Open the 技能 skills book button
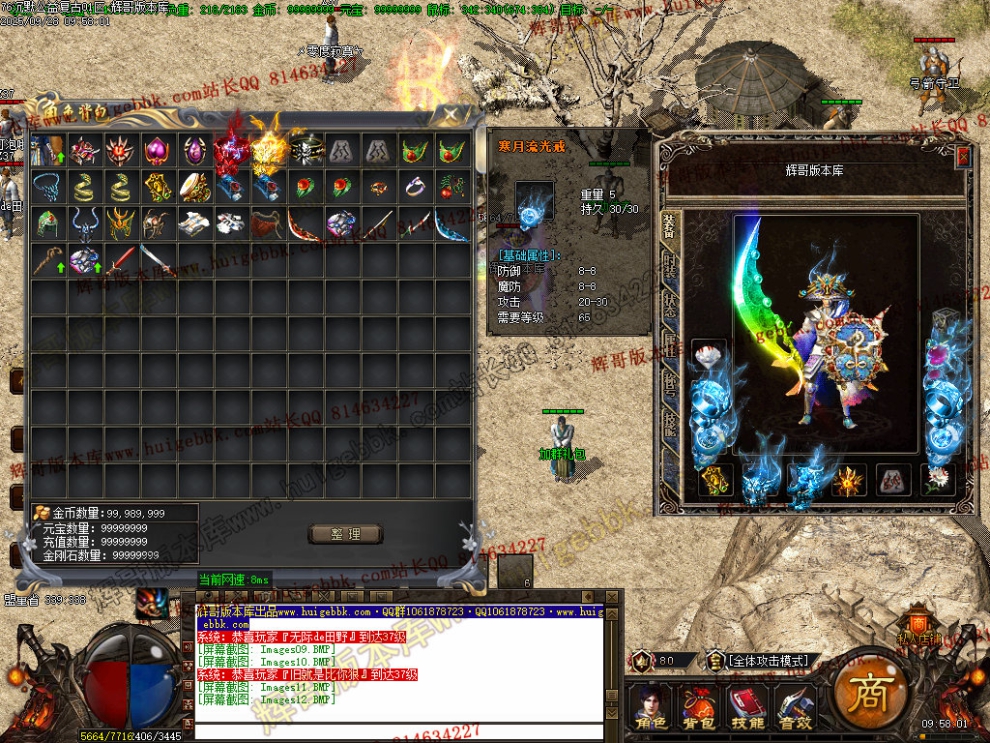Screen dimensions: 990x743 click(x=747, y=705)
